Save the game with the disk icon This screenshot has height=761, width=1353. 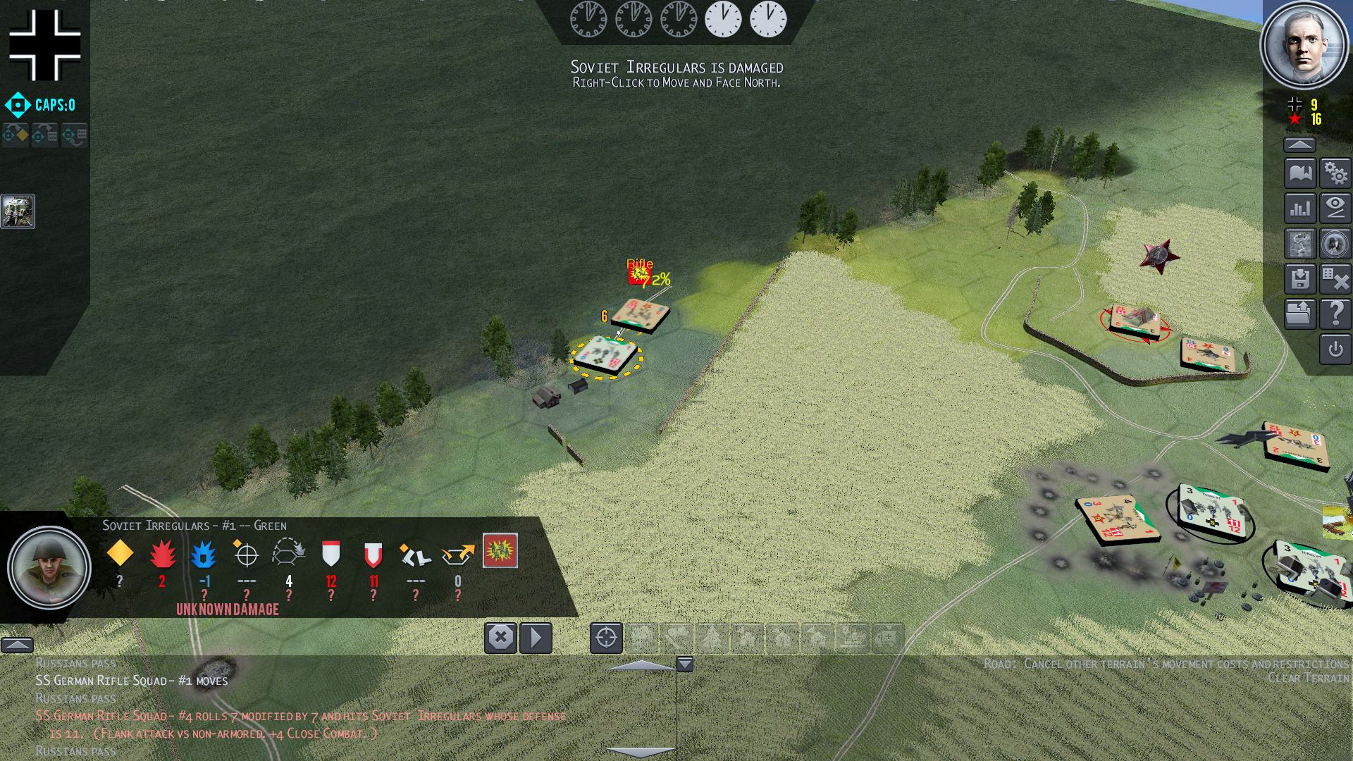(x=1299, y=279)
